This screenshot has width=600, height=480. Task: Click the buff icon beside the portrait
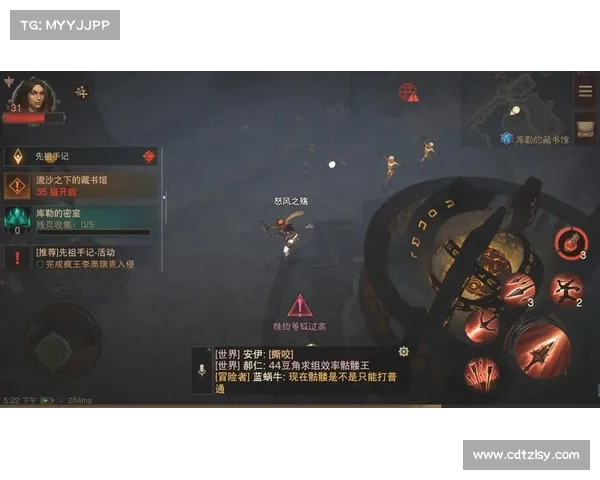pos(81,92)
